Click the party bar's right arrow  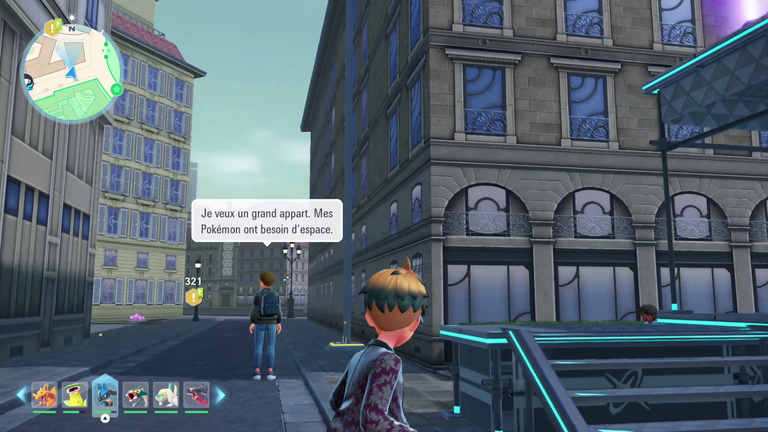coord(220,395)
